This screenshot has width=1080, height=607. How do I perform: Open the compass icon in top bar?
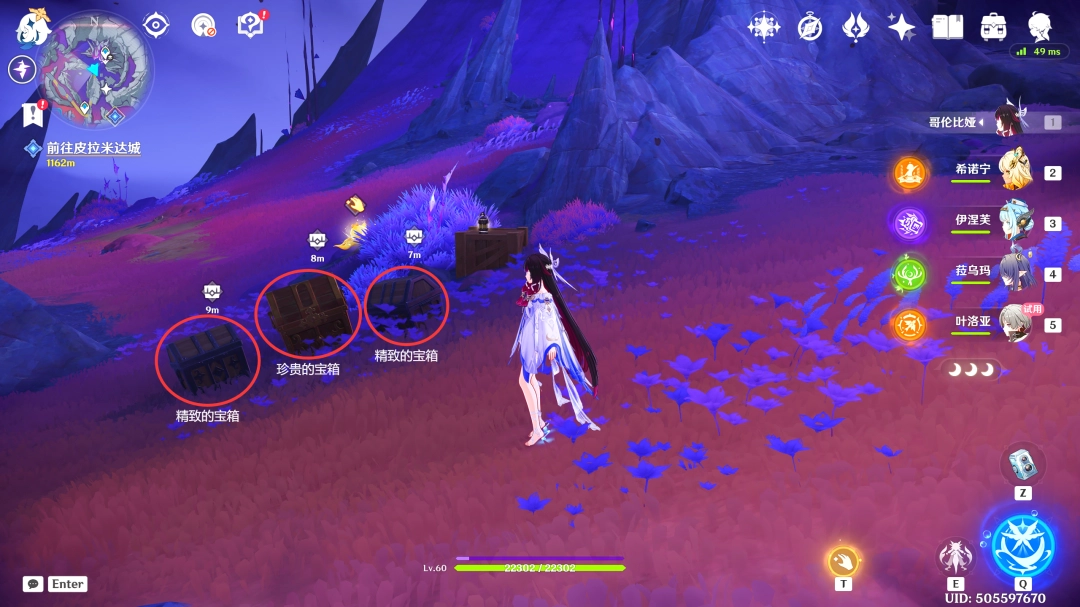(809, 27)
